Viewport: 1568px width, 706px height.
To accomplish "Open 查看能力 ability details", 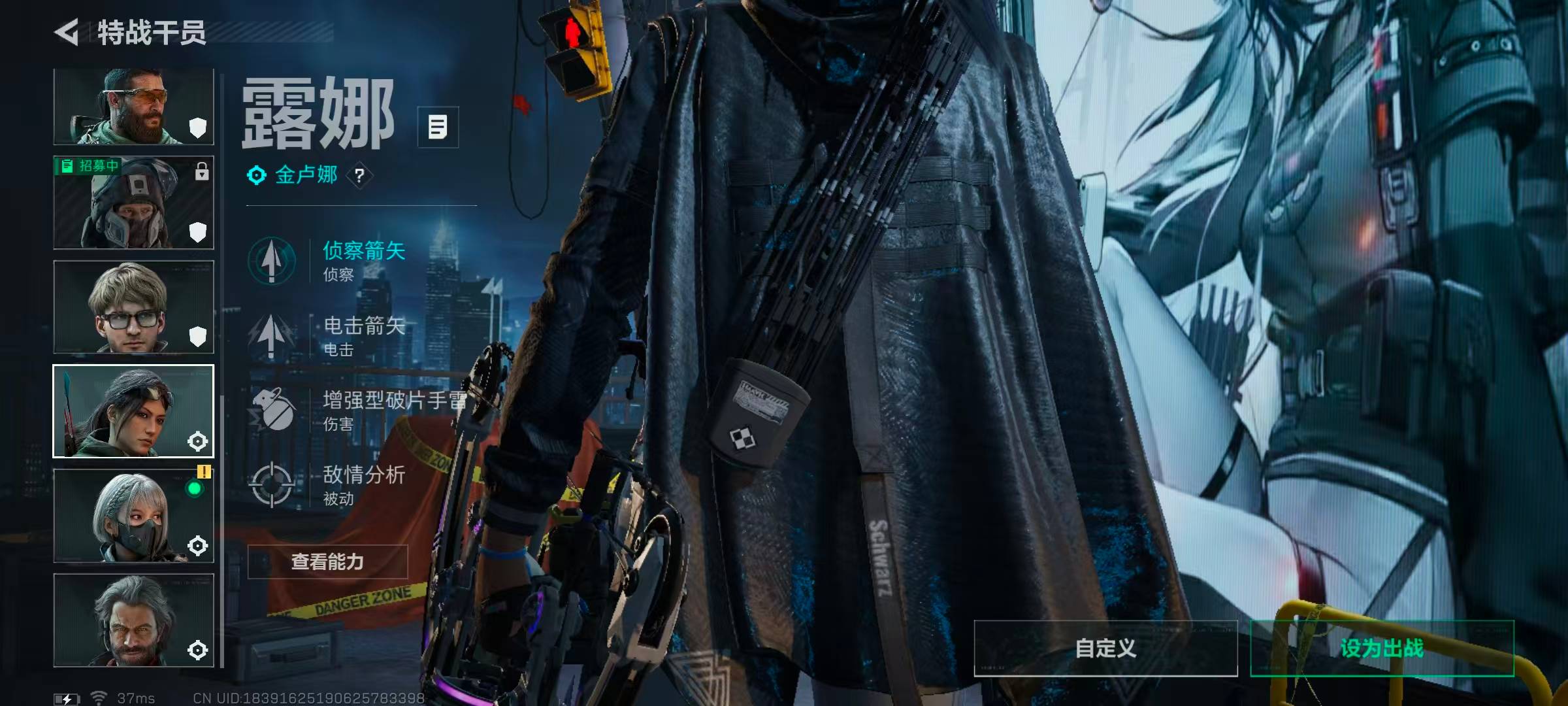I will pos(327,562).
